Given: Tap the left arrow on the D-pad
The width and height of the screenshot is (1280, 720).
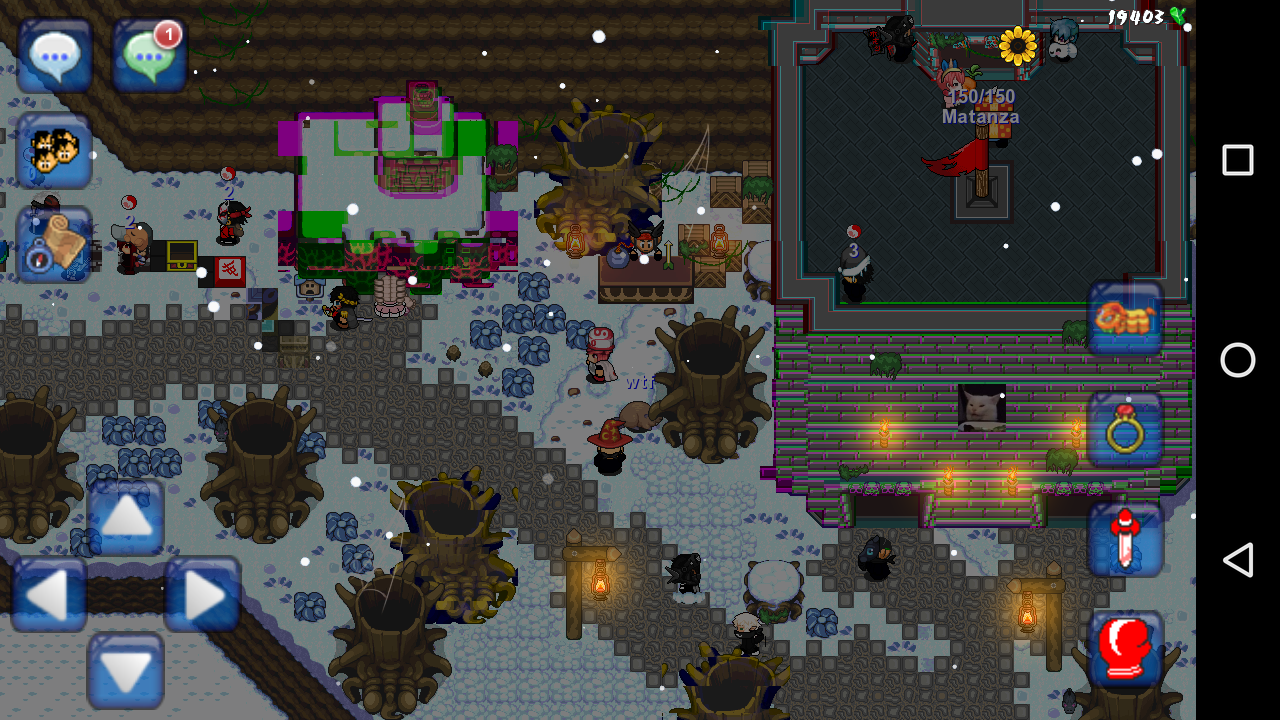Looking at the screenshot, I should 50,595.
